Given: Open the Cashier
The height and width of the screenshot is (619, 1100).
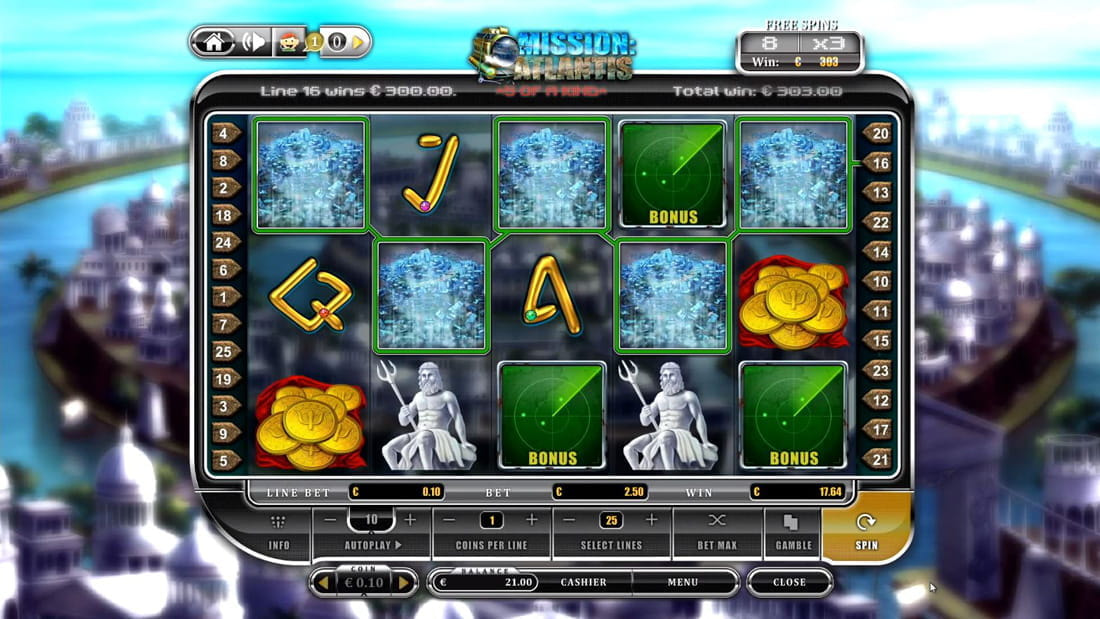Looking at the screenshot, I should (x=583, y=582).
